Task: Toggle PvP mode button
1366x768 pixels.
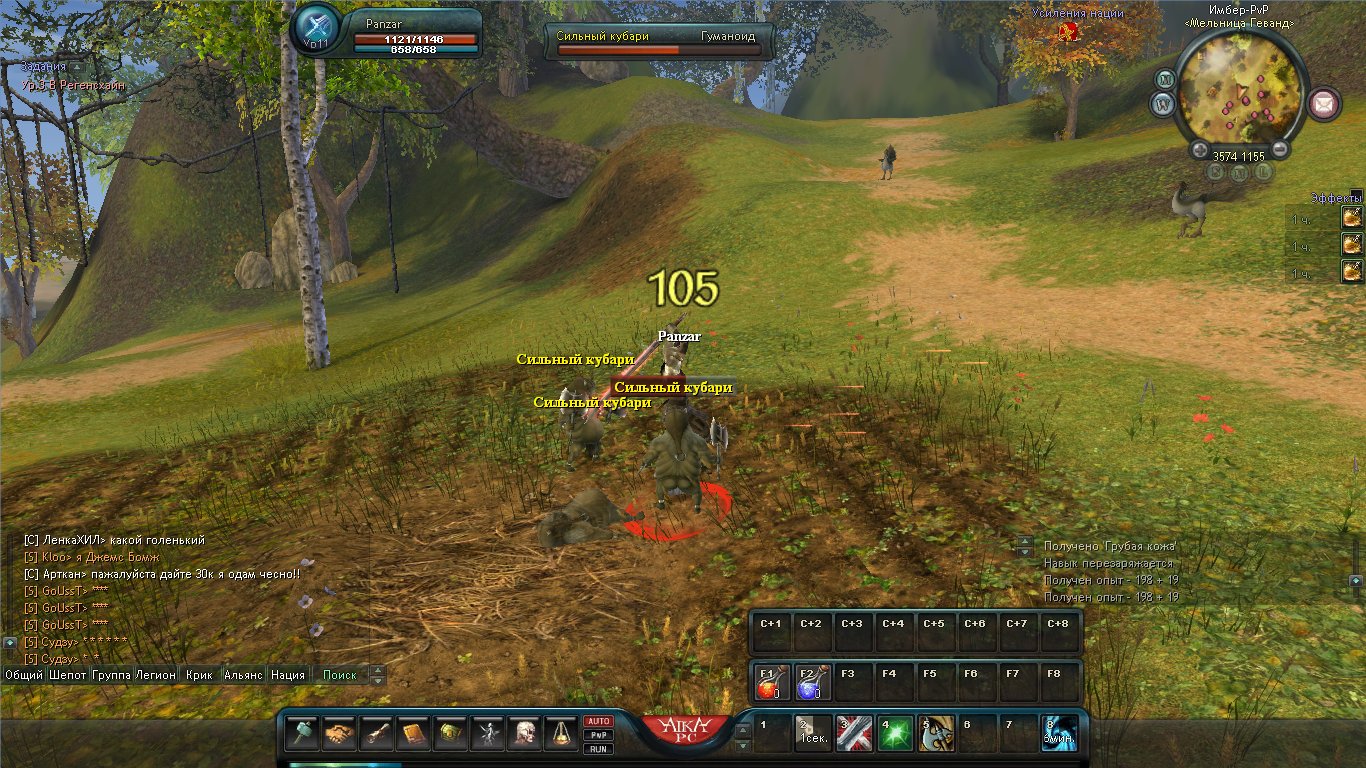Action: (x=598, y=734)
